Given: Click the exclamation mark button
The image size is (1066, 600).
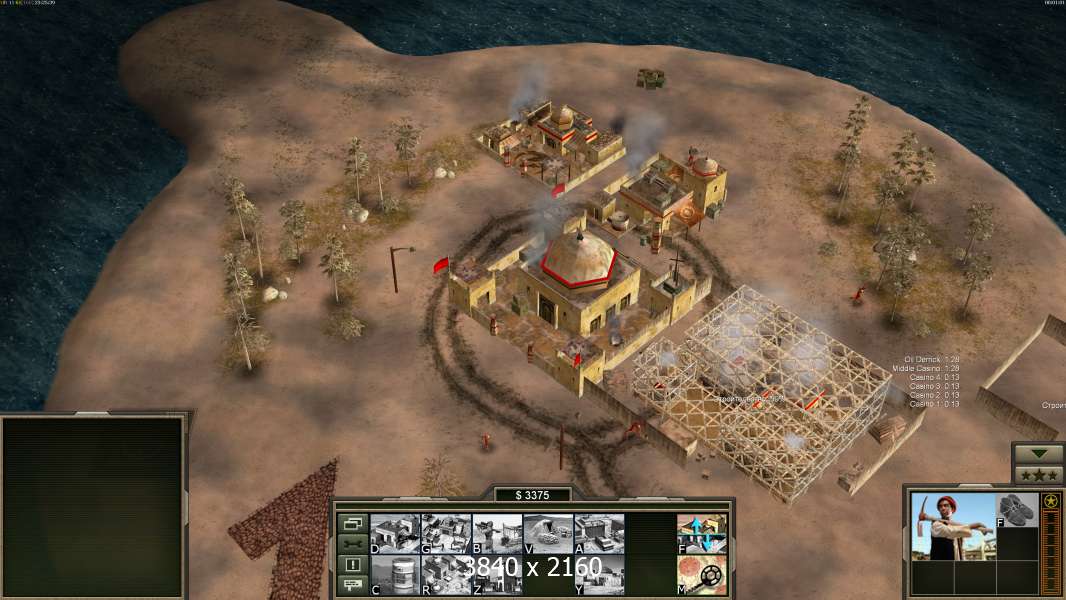Looking at the screenshot, I should click(x=352, y=565).
